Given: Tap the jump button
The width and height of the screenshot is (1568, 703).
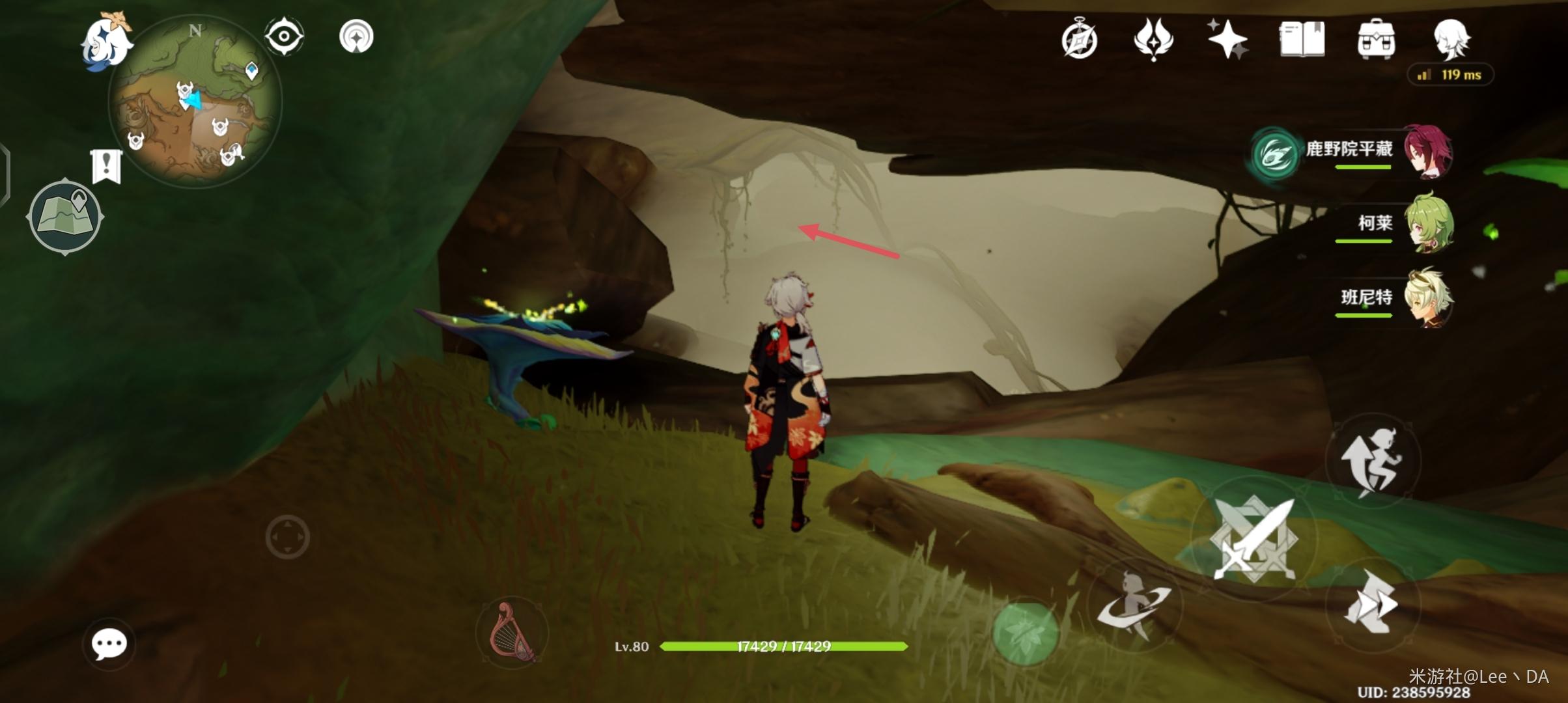Looking at the screenshot, I should (1371, 462).
